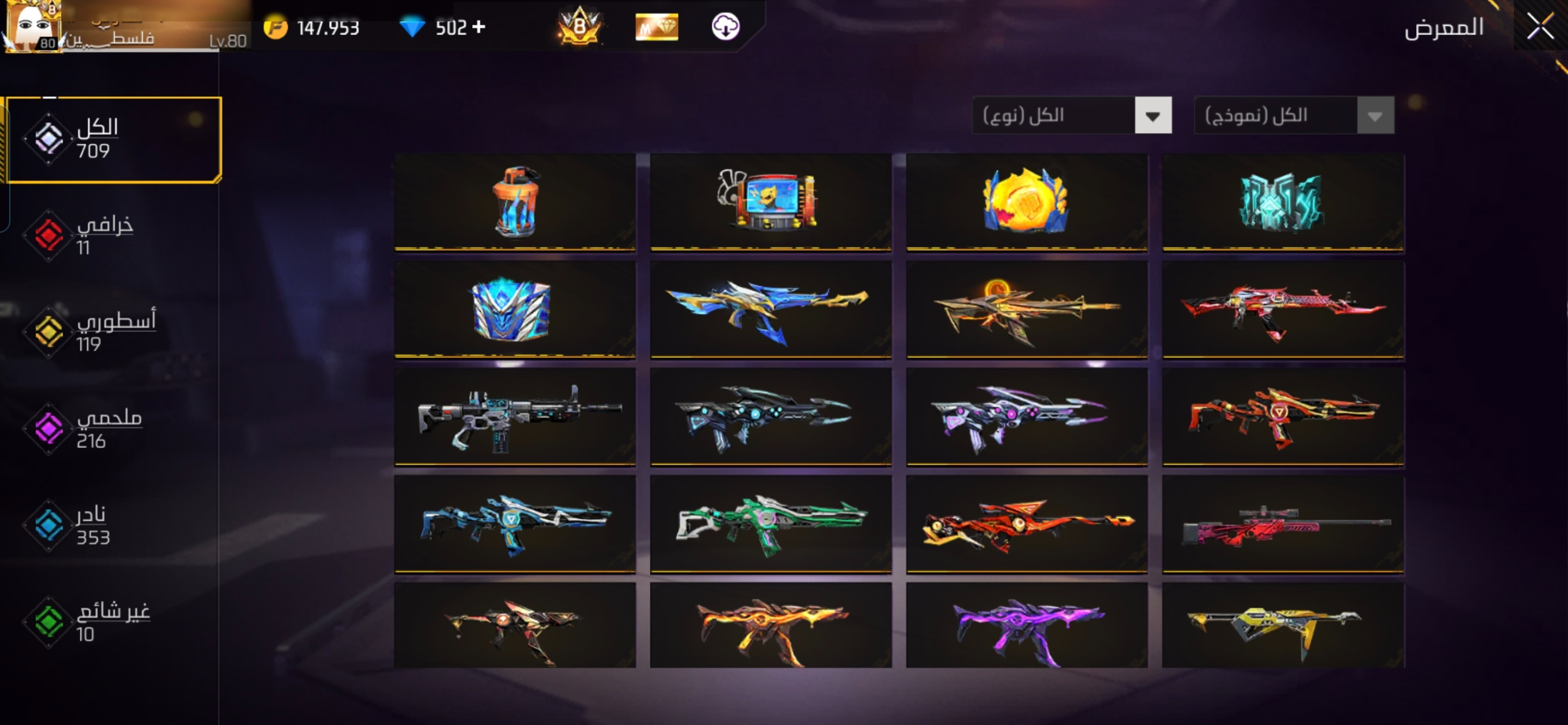Select the arcade machine loot box tile
The height and width of the screenshot is (725, 1568).
pyautogui.click(x=771, y=202)
